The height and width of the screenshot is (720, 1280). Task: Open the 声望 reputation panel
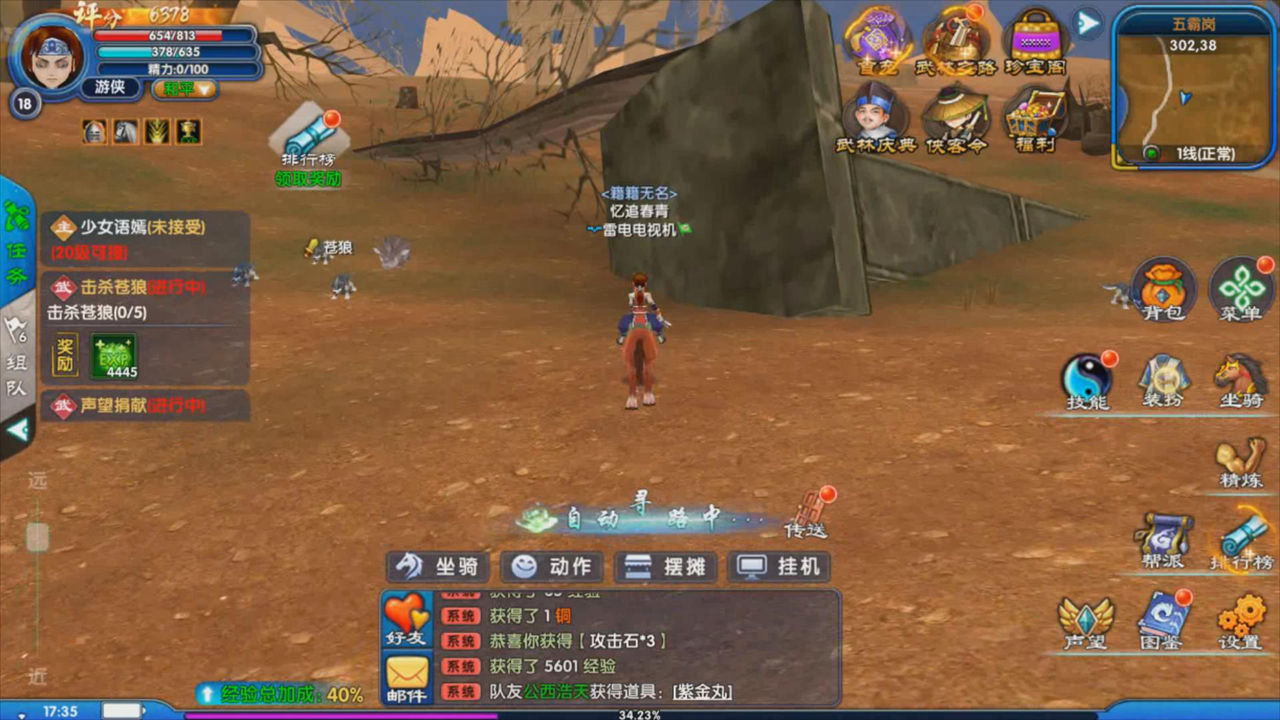click(x=1087, y=622)
